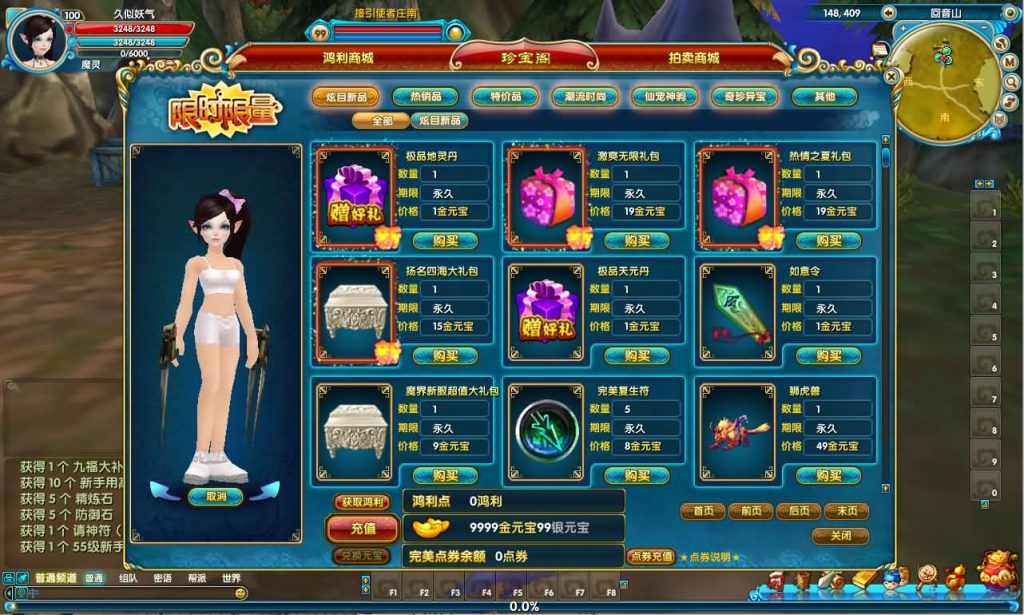The image size is (1024, 615).
Task: Select the 热销品 category
Action: click(x=425, y=97)
